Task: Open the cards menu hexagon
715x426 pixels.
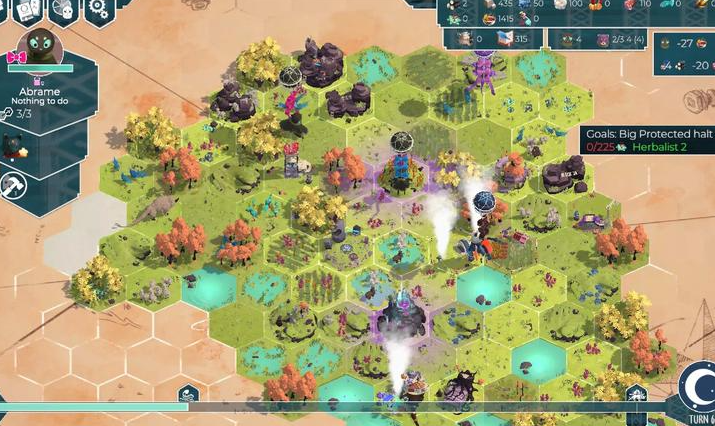Action: point(26,9)
